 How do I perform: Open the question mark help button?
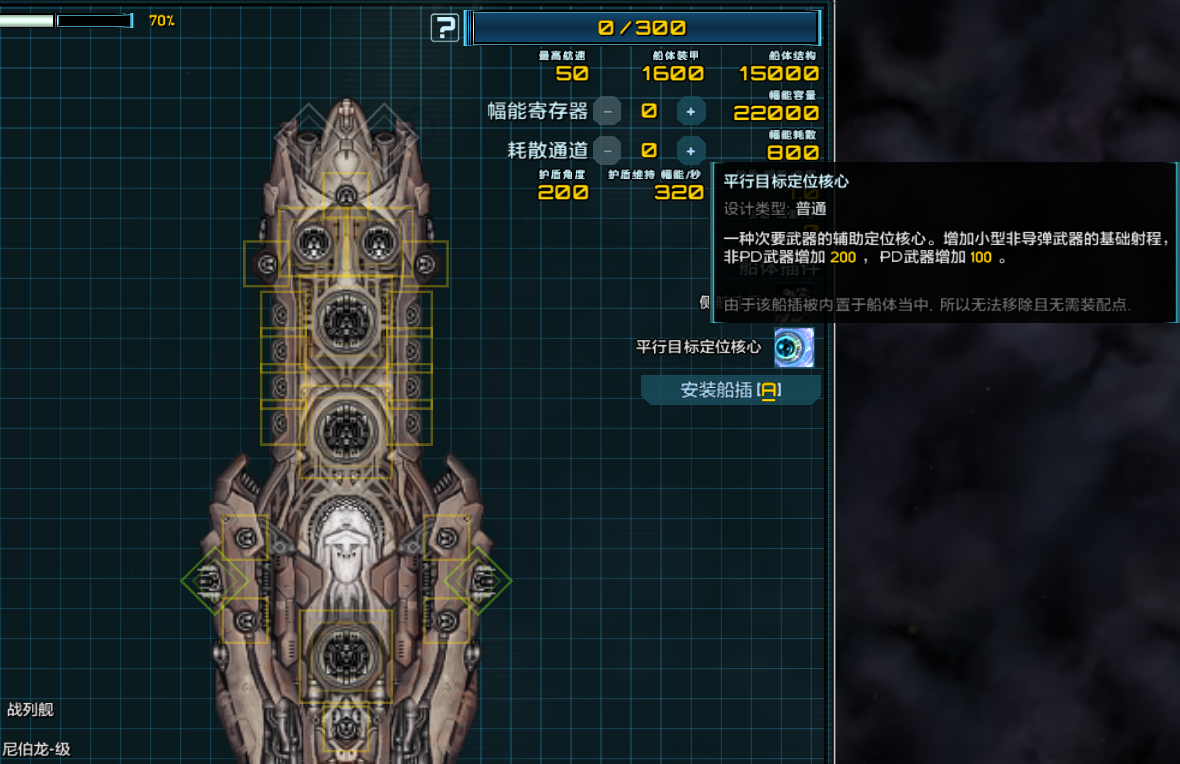[445, 28]
